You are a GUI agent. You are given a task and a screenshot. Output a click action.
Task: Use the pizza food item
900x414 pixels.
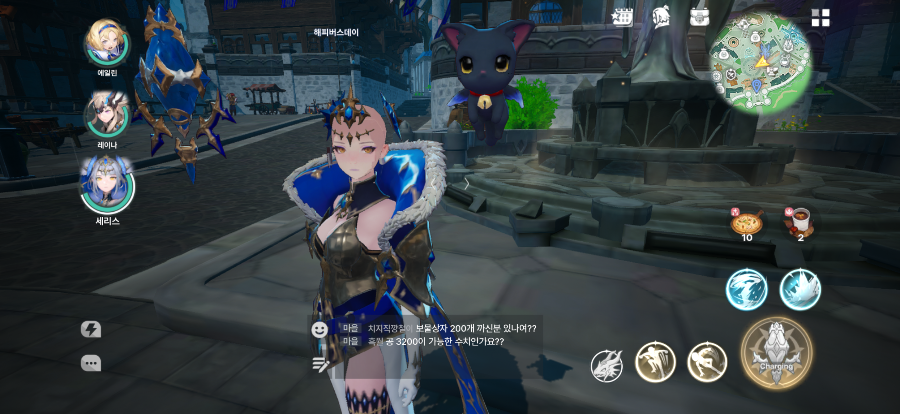746,221
